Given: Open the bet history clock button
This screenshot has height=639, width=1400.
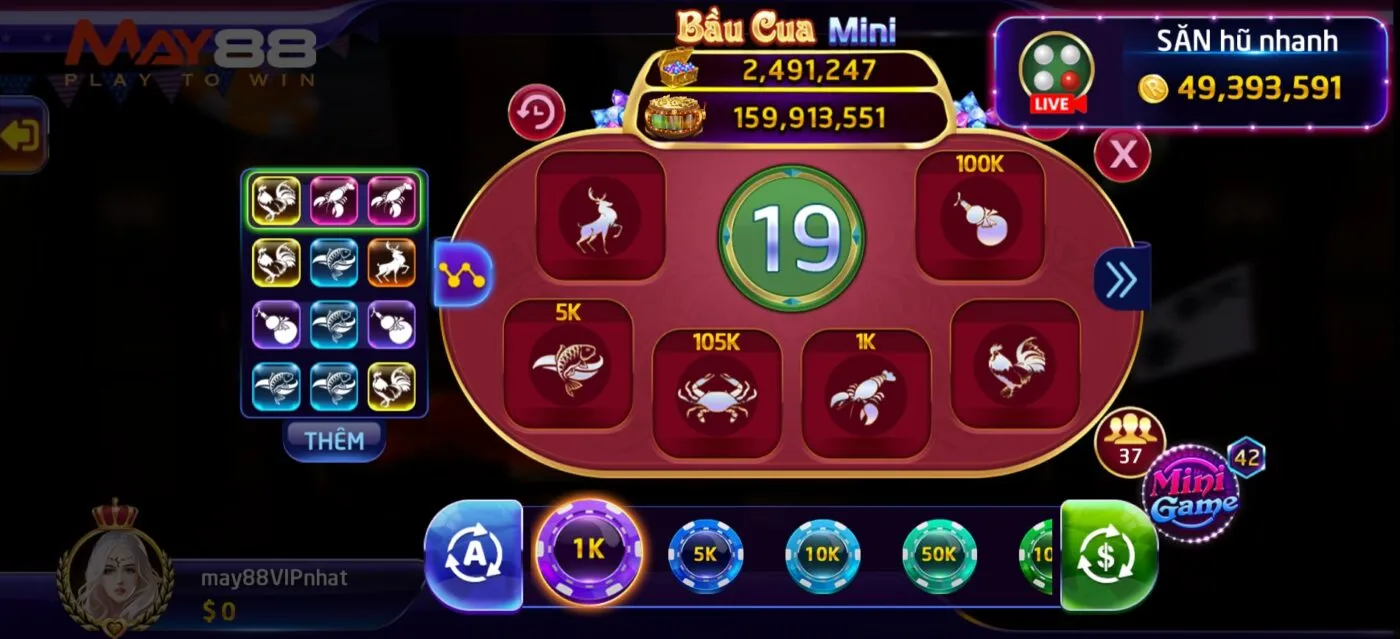Looking at the screenshot, I should point(537,113).
